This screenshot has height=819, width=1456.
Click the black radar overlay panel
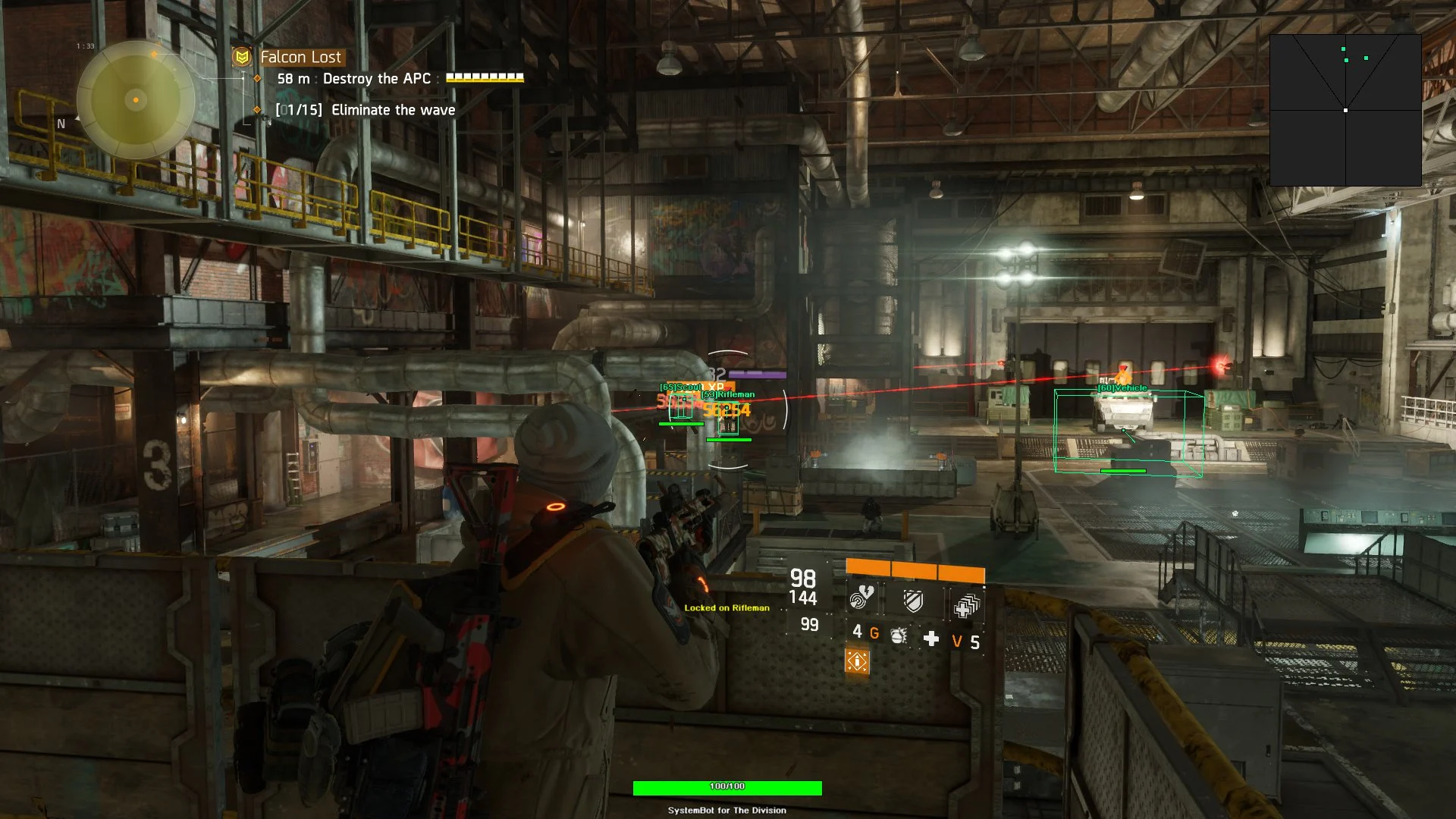point(1345,110)
